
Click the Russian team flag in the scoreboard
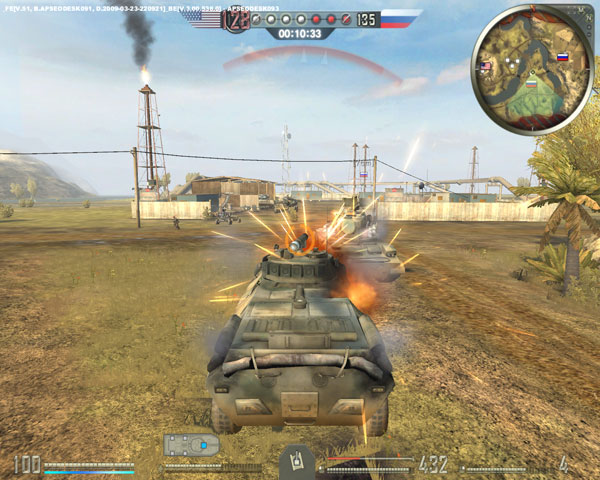coord(401,19)
